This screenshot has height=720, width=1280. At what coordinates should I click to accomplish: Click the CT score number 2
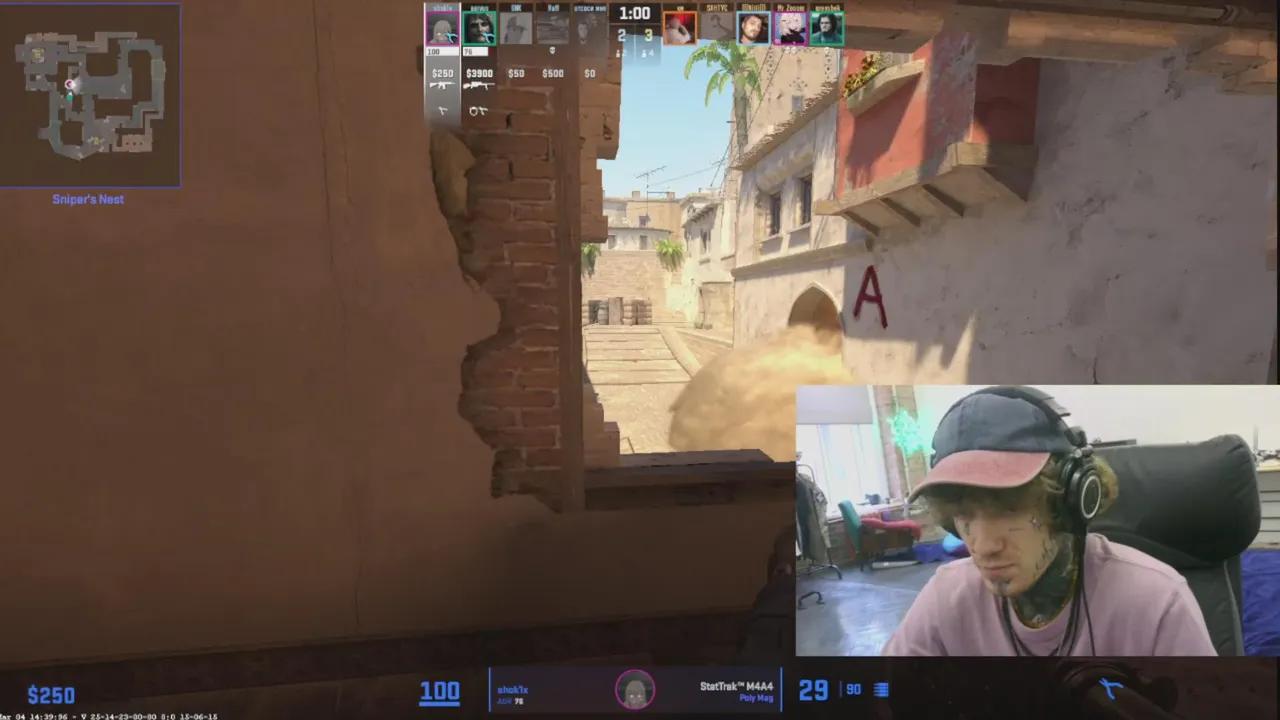pyautogui.click(x=622, y=36)
